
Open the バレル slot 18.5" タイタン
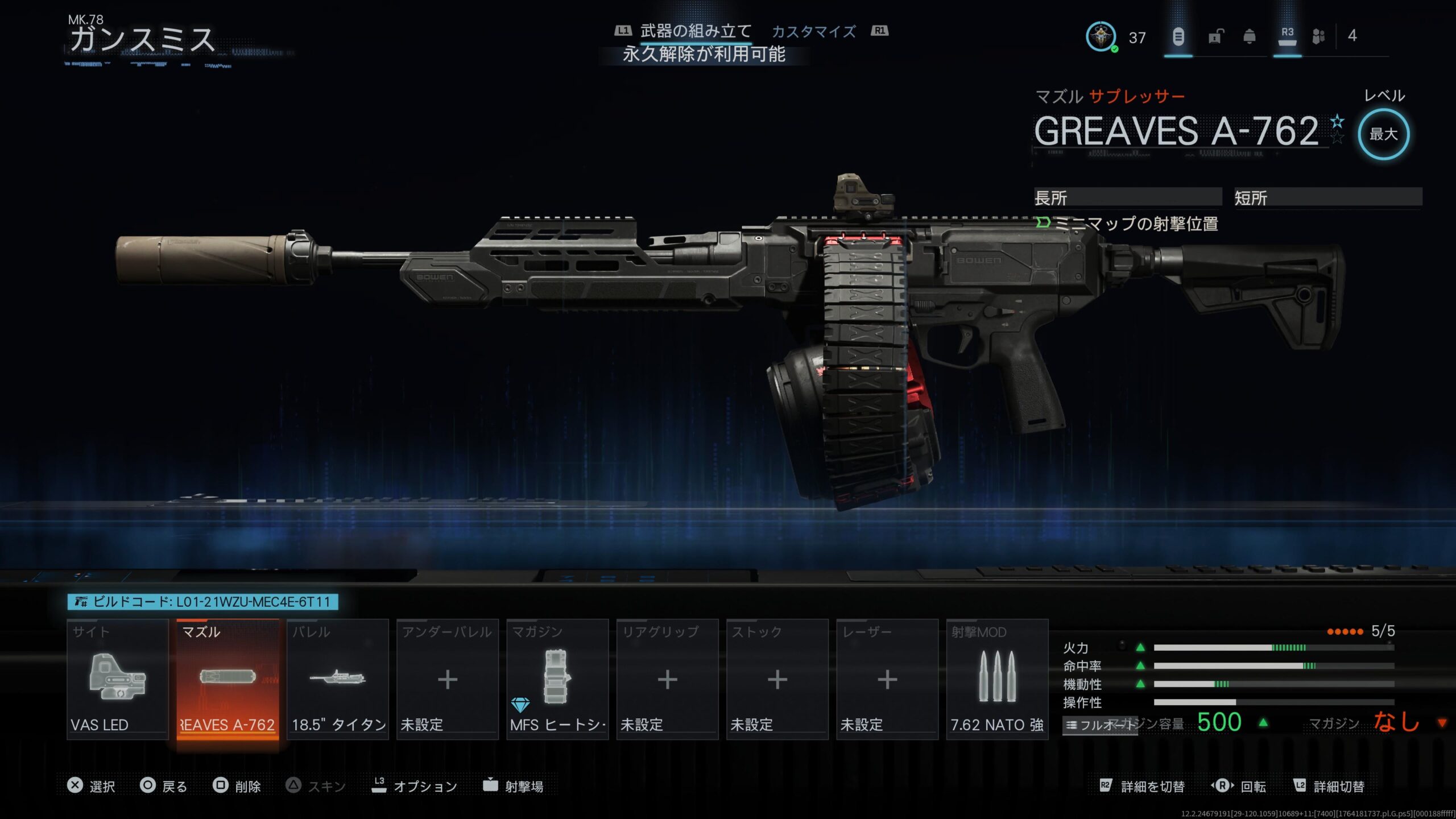[x=338, y=679]
